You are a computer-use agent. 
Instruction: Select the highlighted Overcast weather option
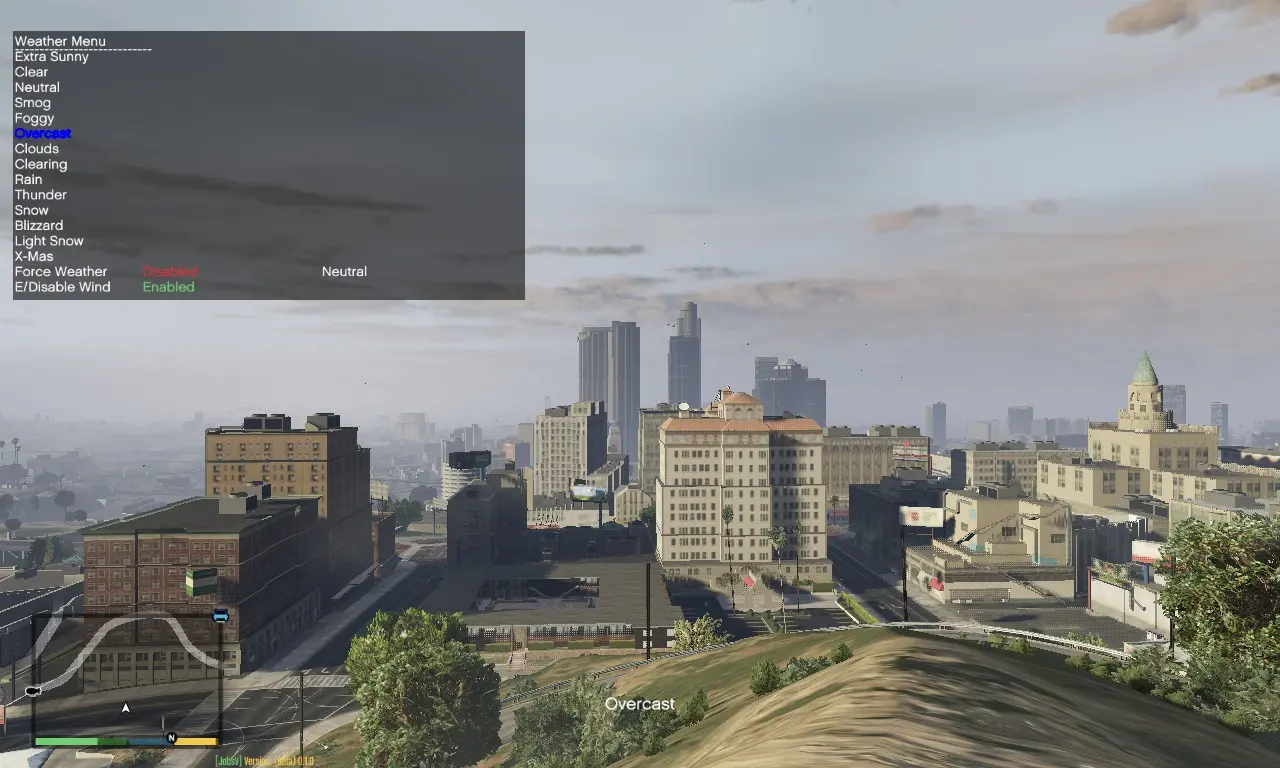[42, 133]
